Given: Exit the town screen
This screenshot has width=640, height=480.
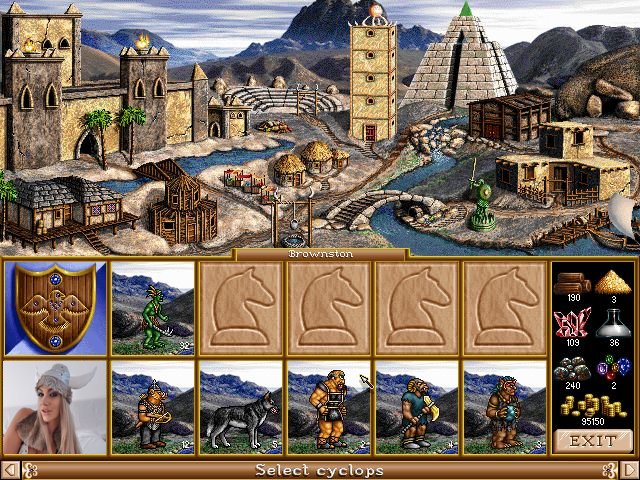Looking at the screenshot, I should click(593, 440).
